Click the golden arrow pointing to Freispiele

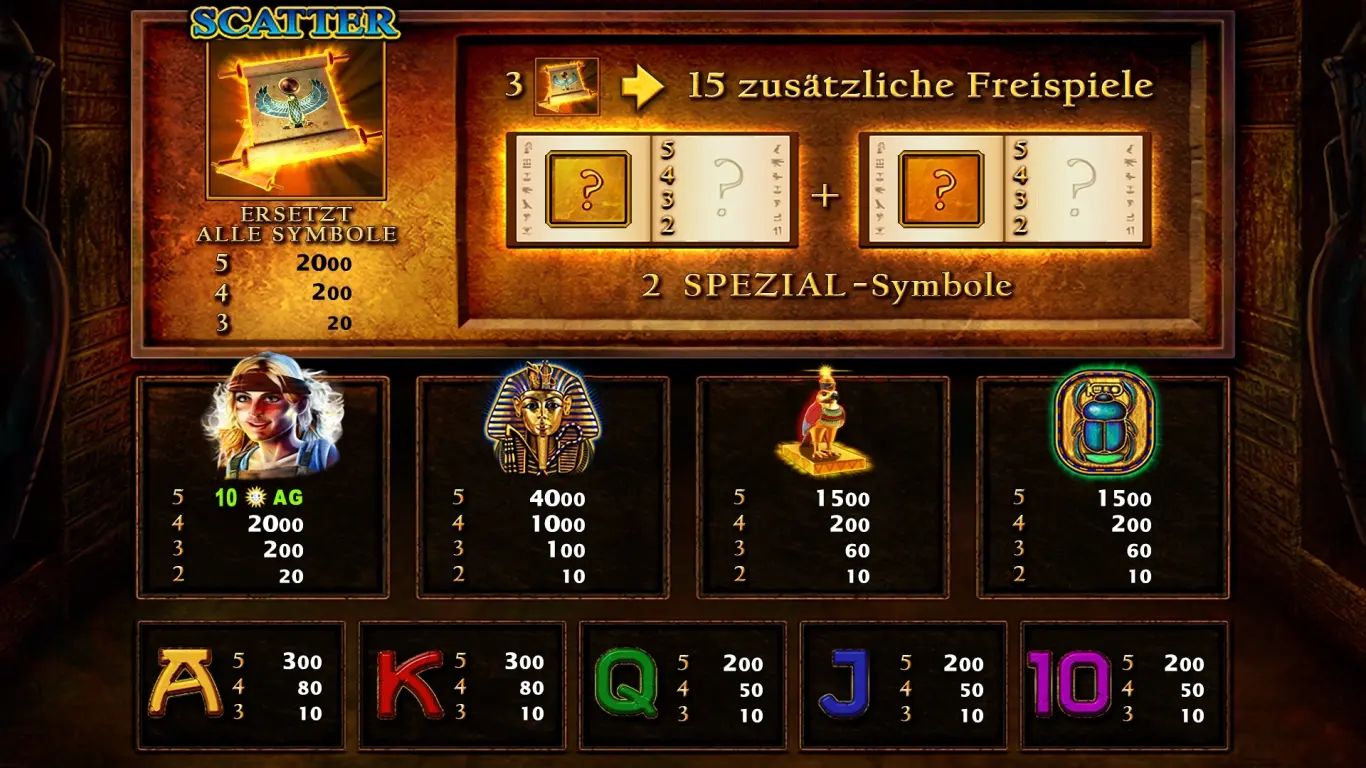pyautogui.click(x=644, y=86)
